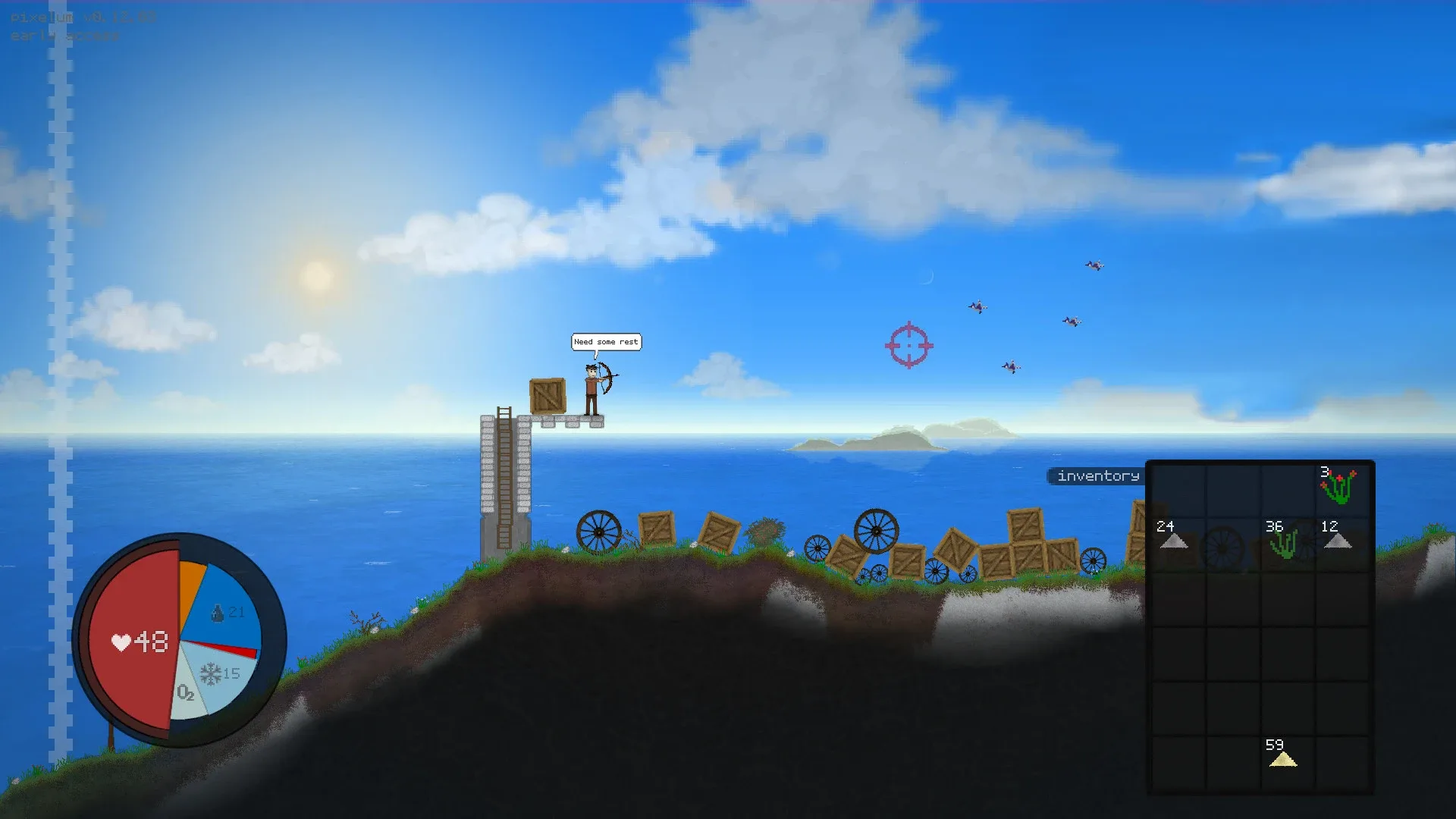Select the stack of 24 stones in inventory
The image size is (1456, 819).
1178,542
